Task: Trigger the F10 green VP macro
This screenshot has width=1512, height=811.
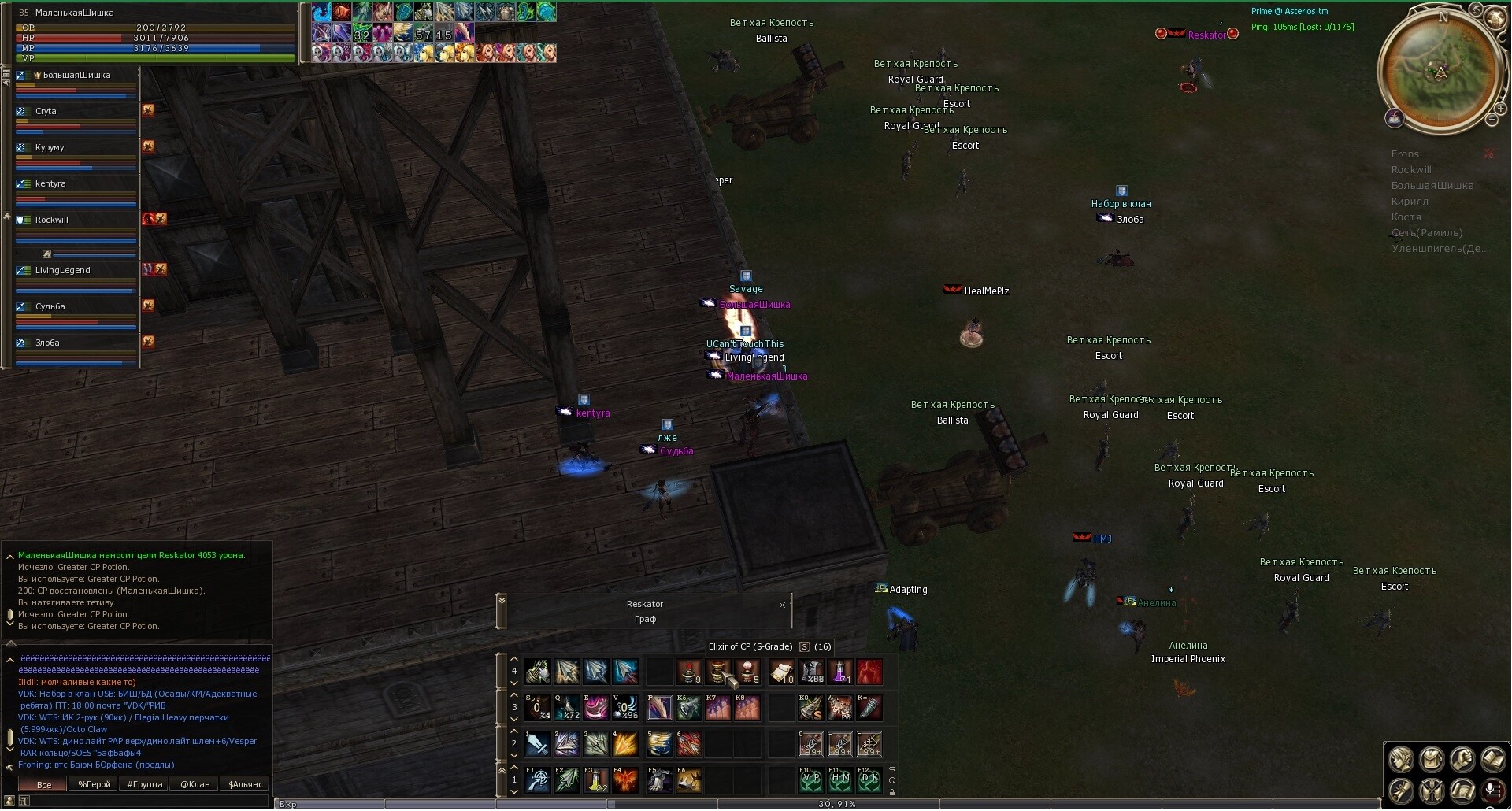Action: (810, 780)
